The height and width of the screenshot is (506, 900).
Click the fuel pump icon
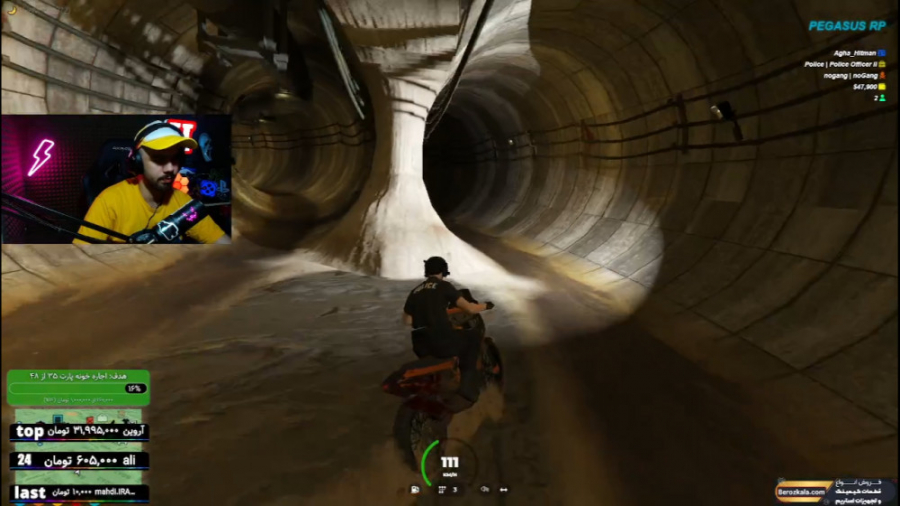pyautogui.click(x=415, y=490)
